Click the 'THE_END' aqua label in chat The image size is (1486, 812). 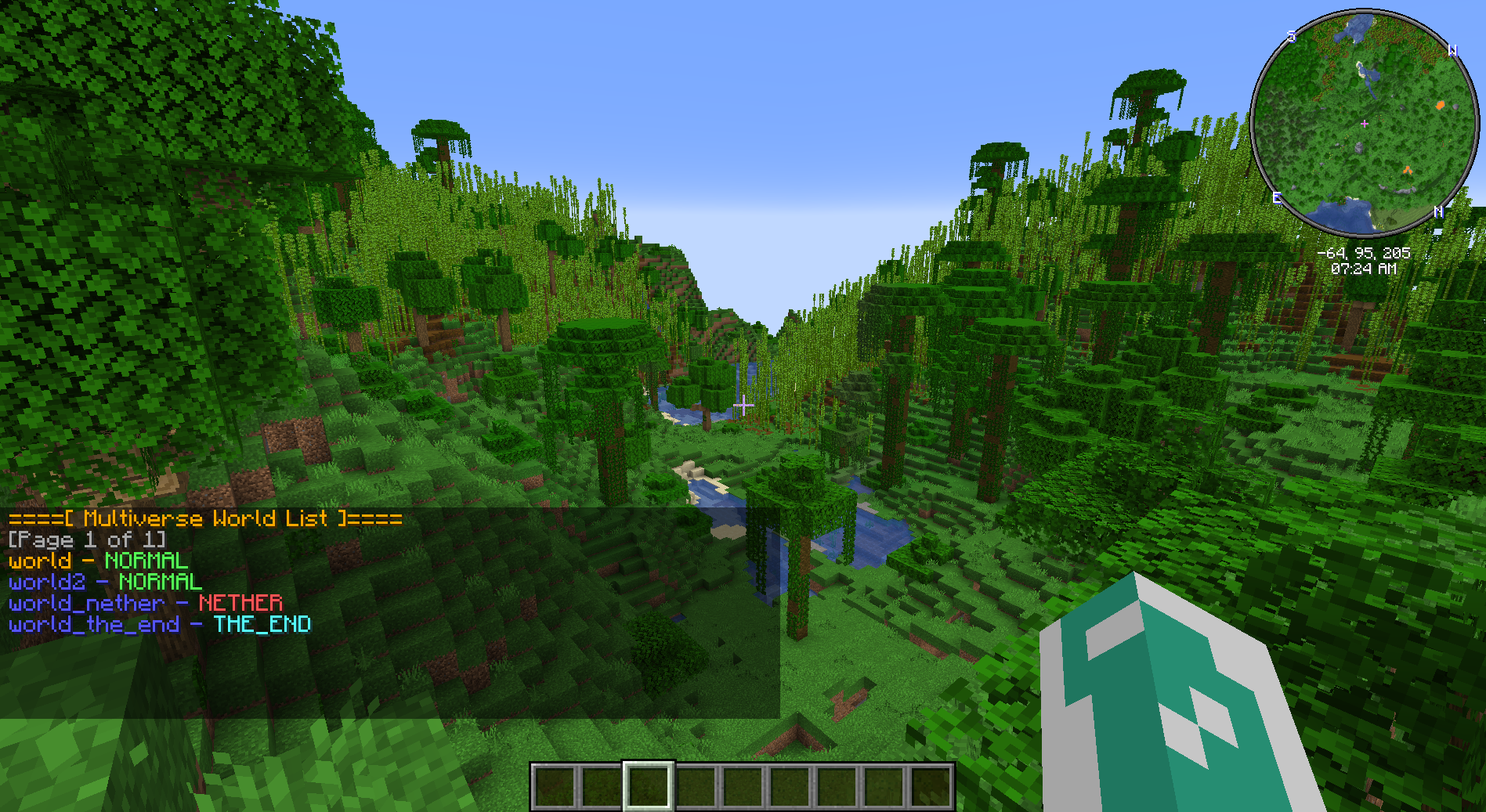click(261, 625)
